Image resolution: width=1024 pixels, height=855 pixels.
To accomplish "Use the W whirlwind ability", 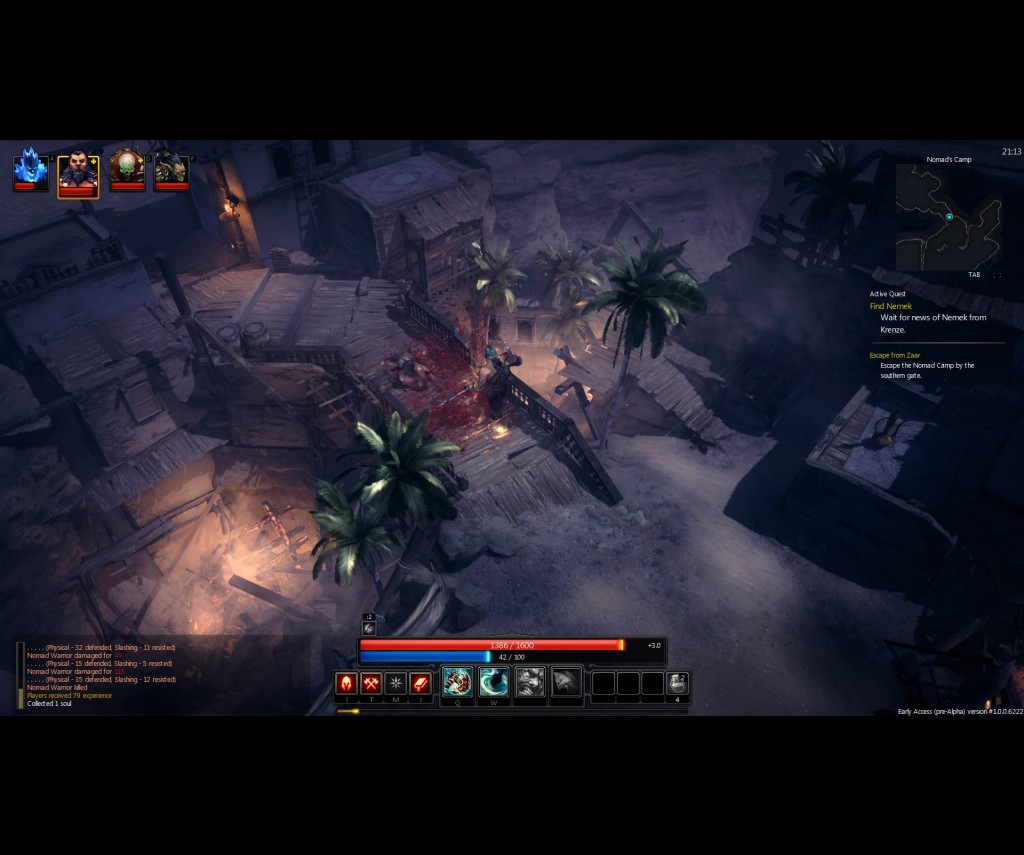I will pos(493,682).
